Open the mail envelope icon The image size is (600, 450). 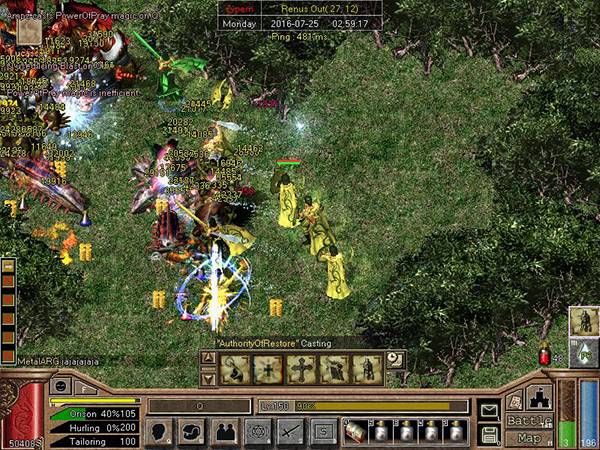[489, 410]
